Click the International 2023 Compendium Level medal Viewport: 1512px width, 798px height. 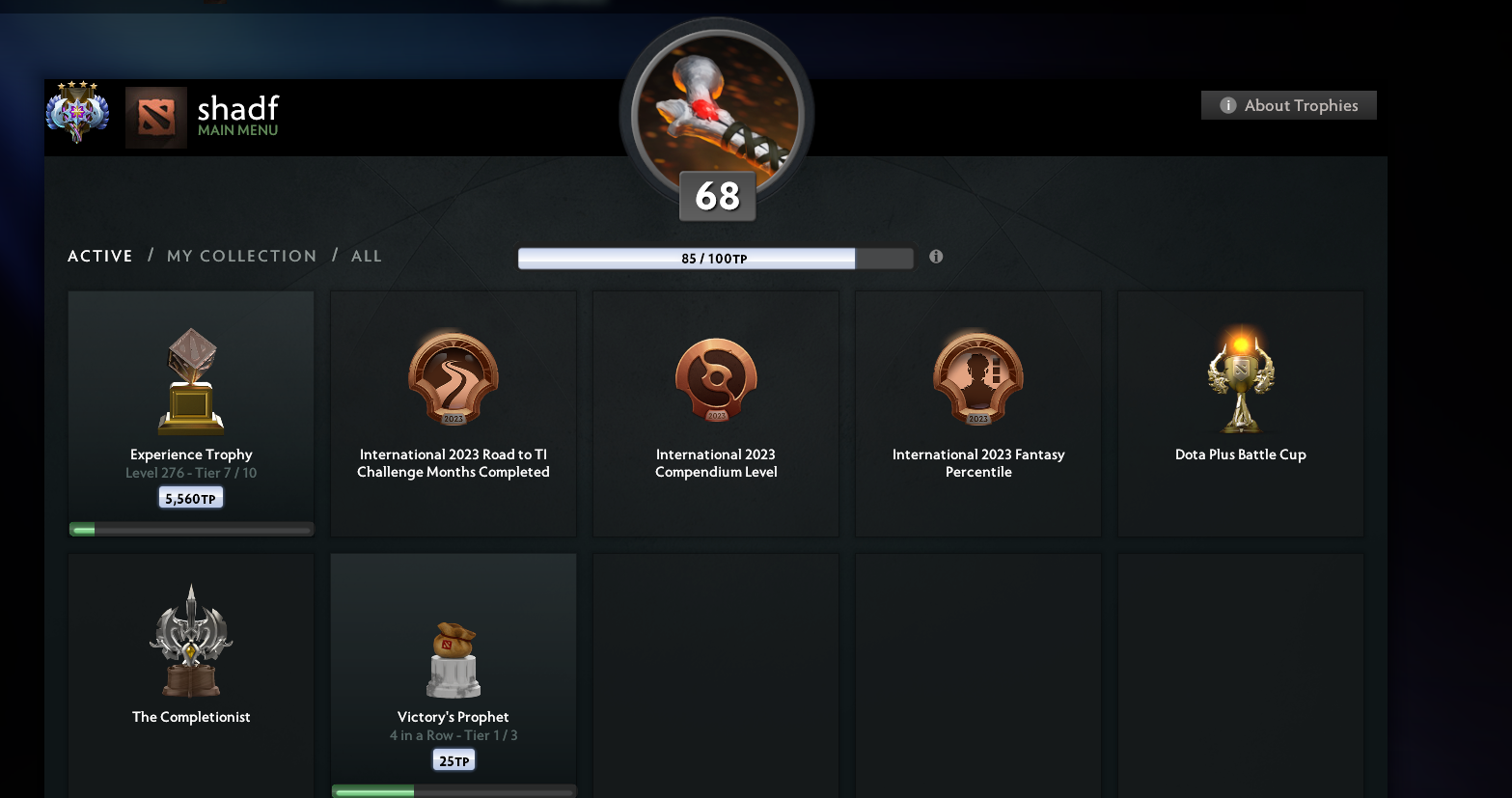(x=715, y=379)
